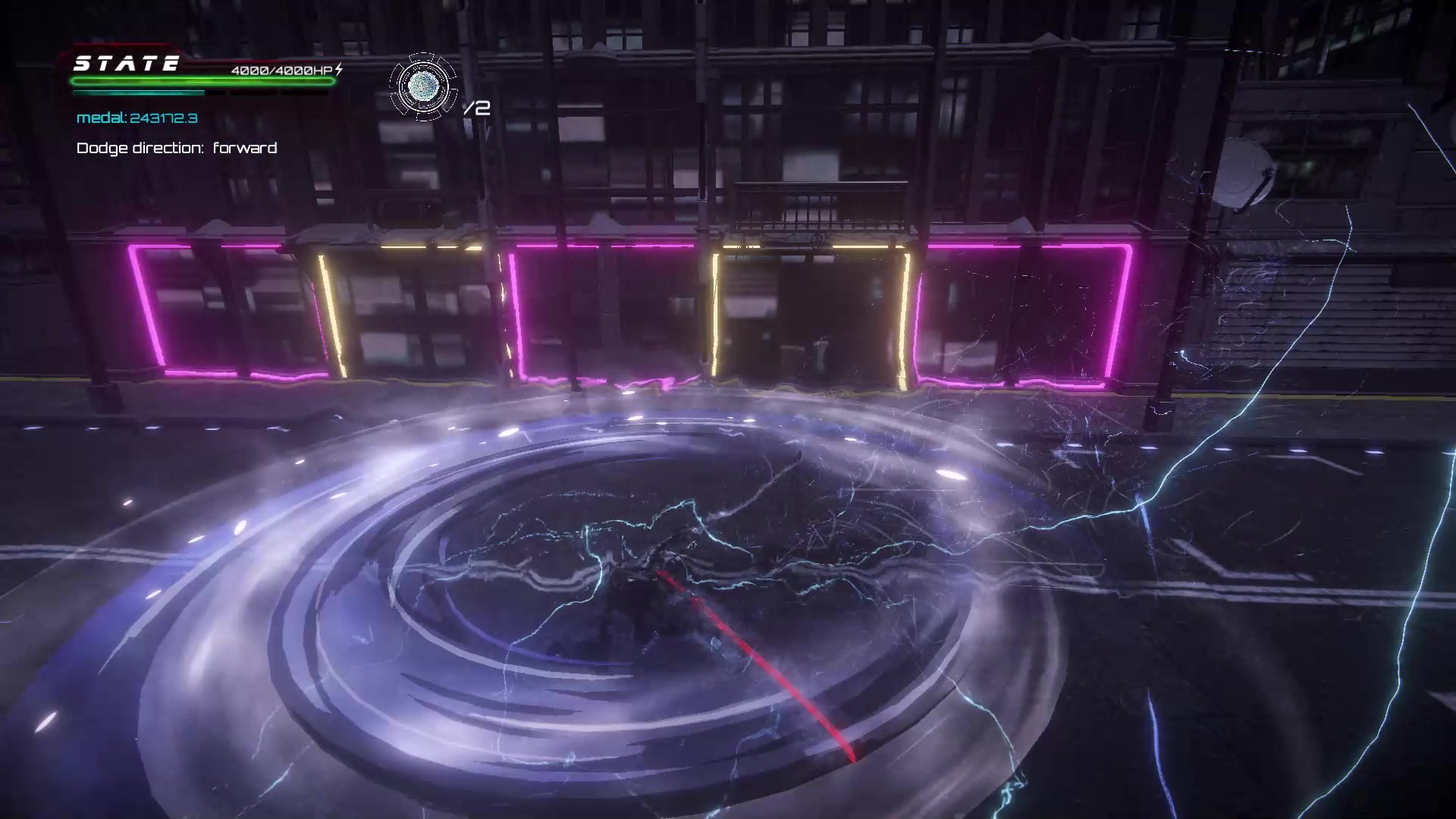Expand the /2 charge counter display
The height and width of the screenshot is (819, 1456).
pyautogui.click(x=477, y=108)
